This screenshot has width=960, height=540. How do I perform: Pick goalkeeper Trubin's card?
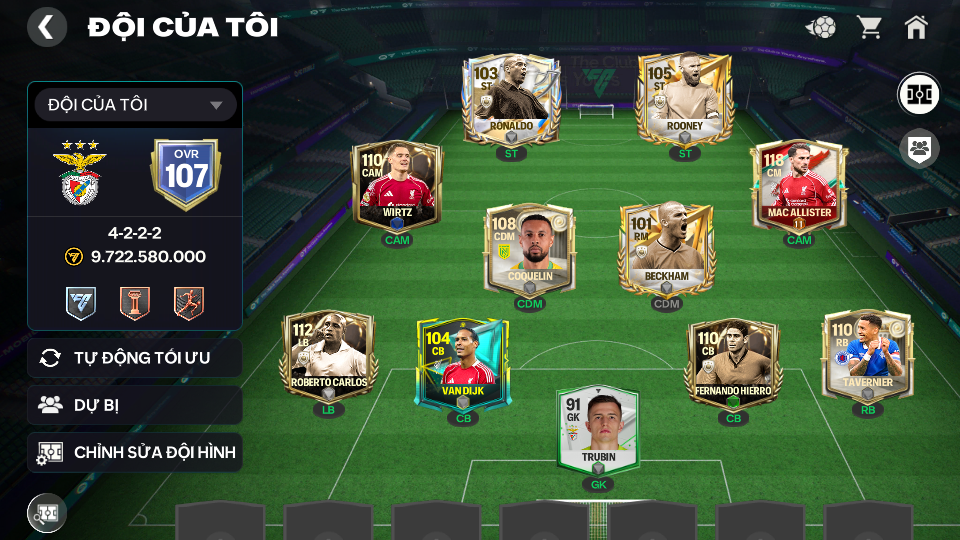click(598, 430)
